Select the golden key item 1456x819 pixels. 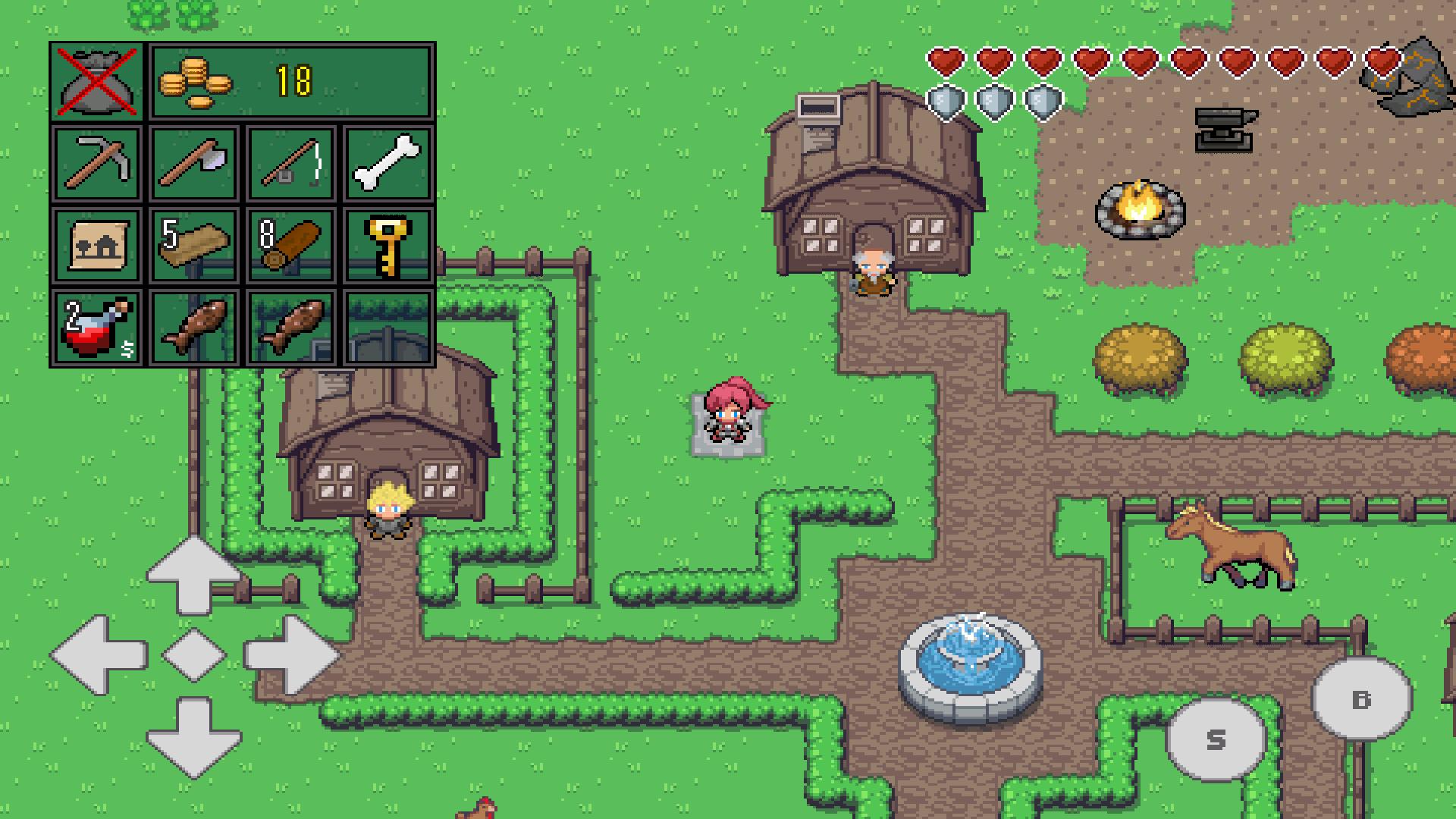[388, 245]
